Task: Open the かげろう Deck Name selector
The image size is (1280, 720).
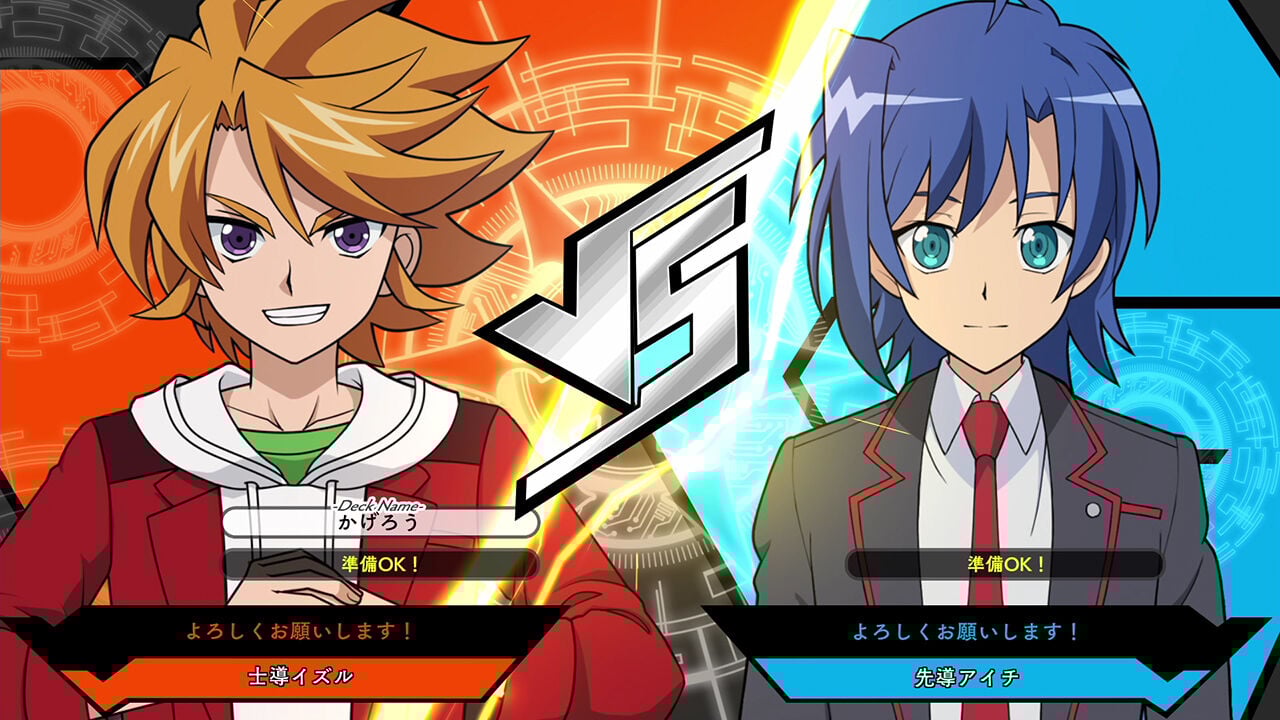Action: 383,522
